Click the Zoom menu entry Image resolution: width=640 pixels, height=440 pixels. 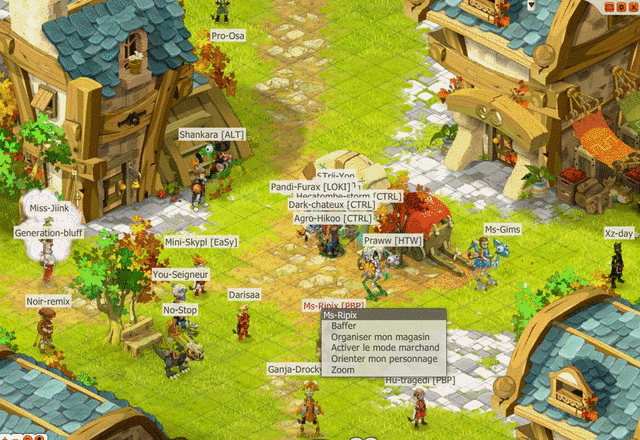343,370
